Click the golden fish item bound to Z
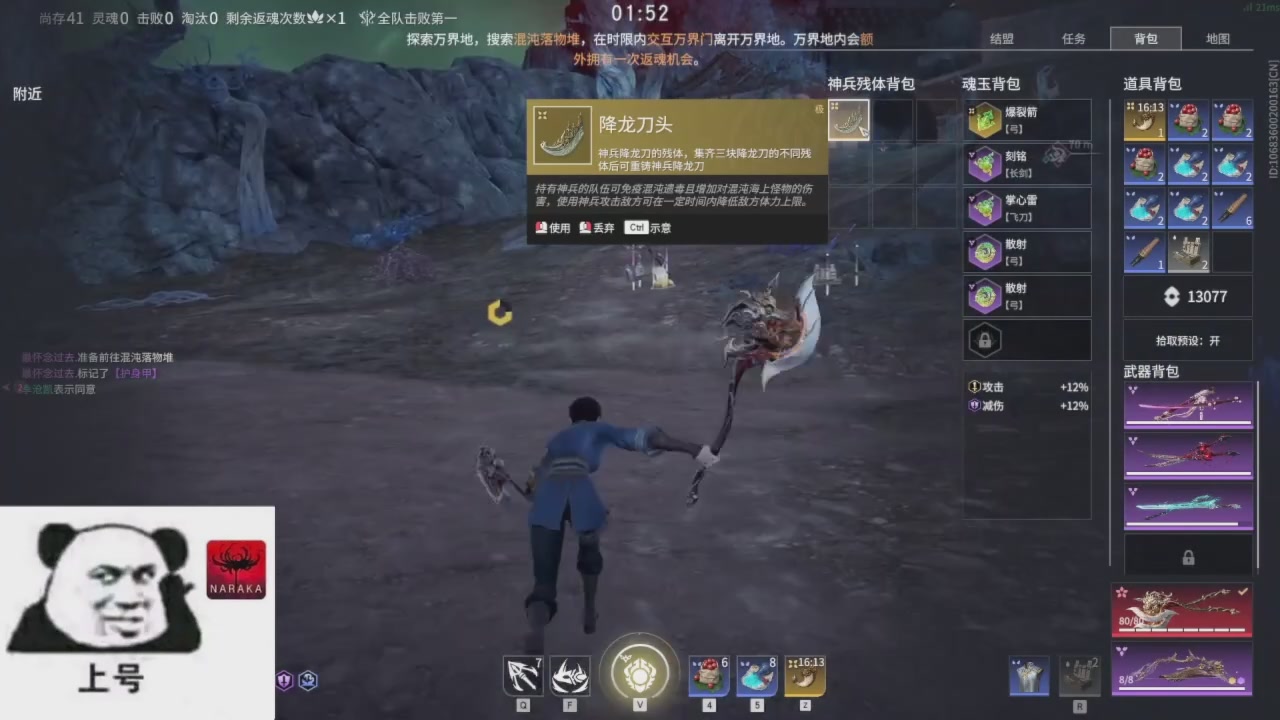The image size is (1280, 720). pos(805,676)
